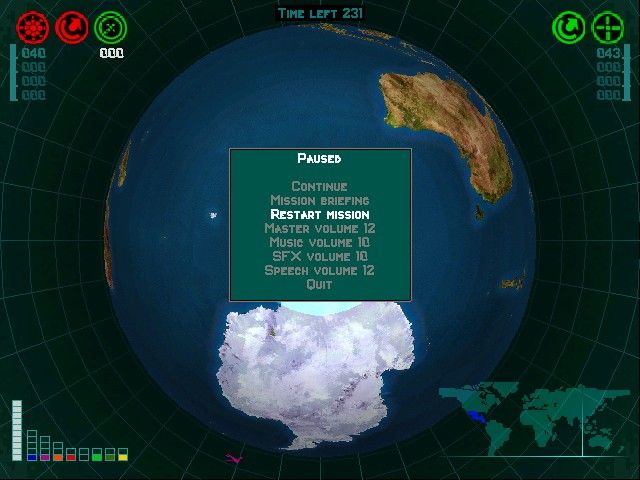Image resolution: width=640 pixels, height=480 pixels.
Task: Select the green crossed-out missile icon
Action: 110,27
